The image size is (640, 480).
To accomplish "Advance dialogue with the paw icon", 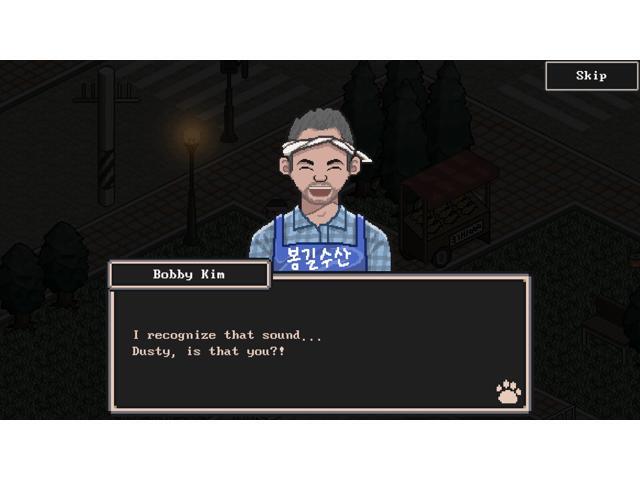I will point(509,391).
